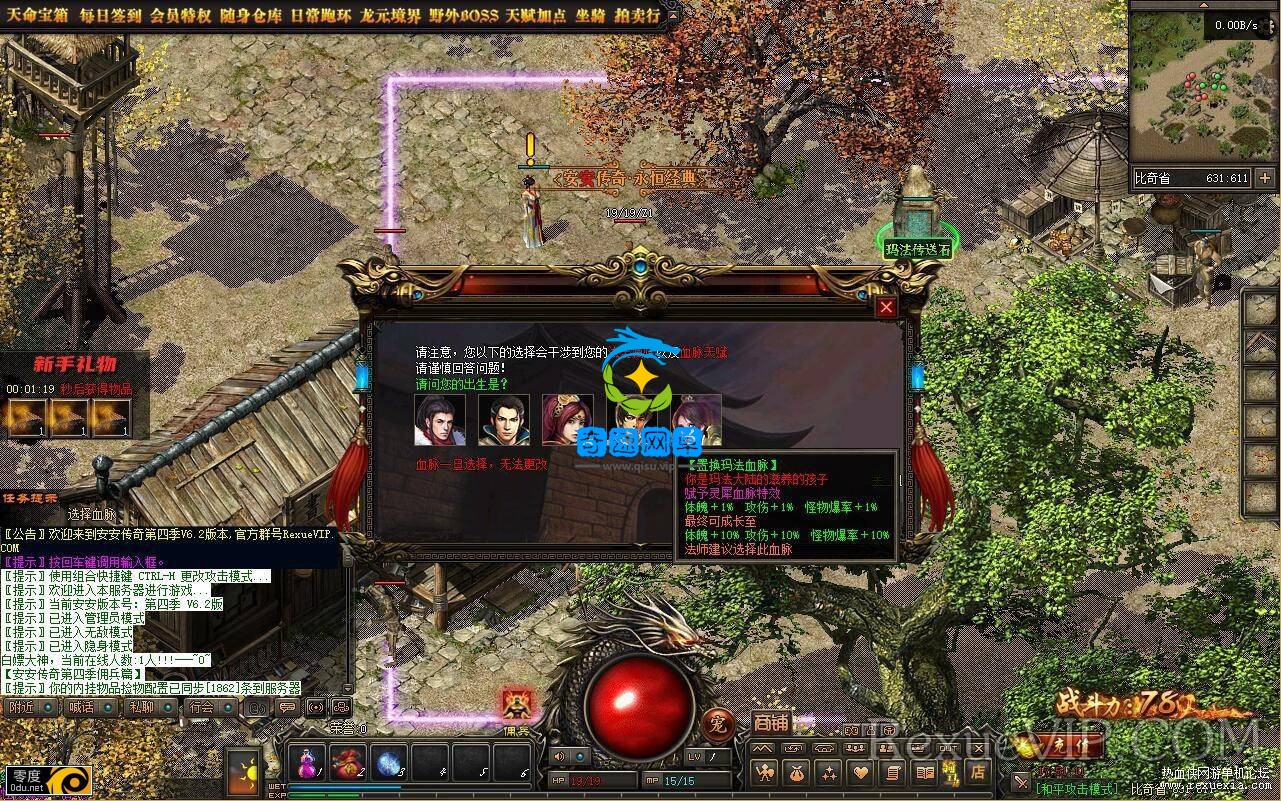Viewport: 1281px width, 801px height.
Task: Open 每日签到 daily sign-in
Action: (x=110, y=16)
